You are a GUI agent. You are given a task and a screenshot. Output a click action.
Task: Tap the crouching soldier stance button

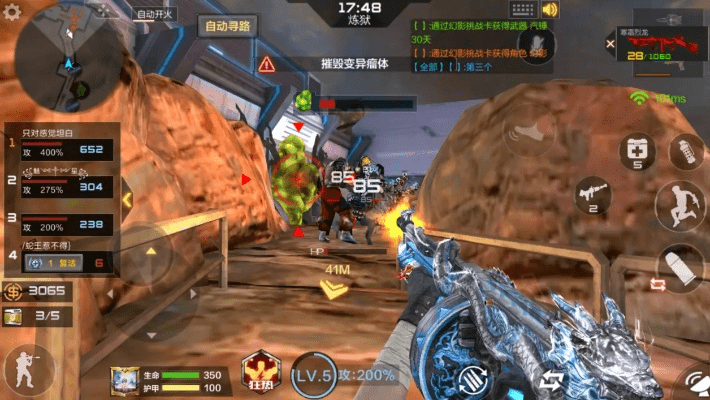coord(25,370)
